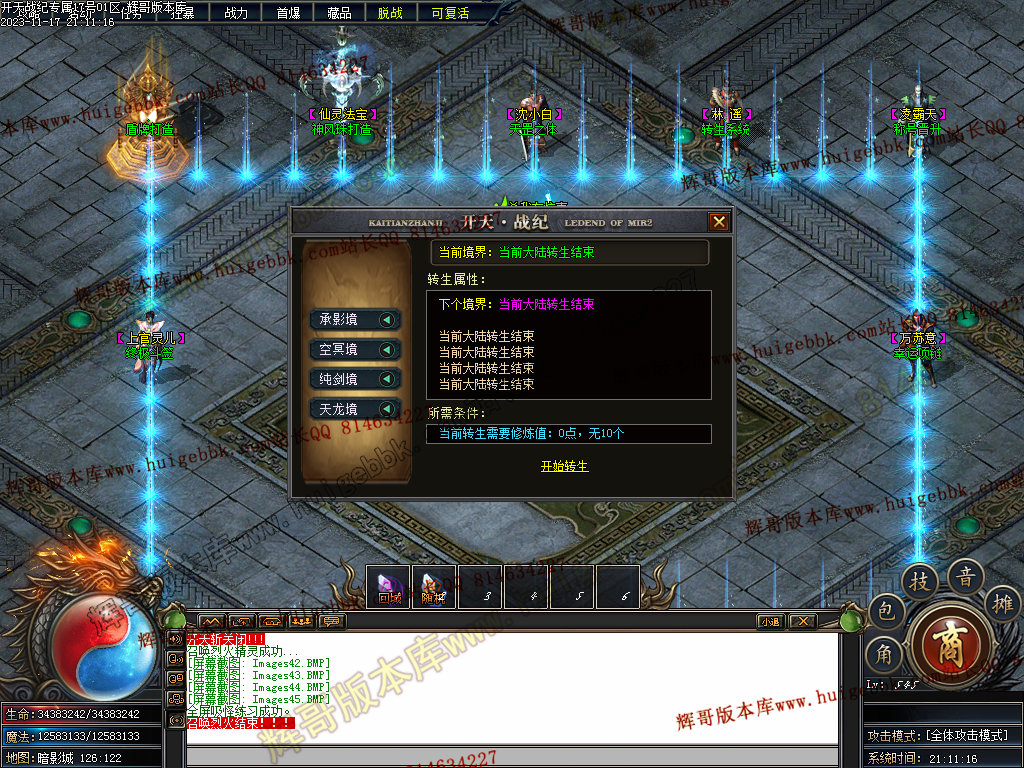Choose the 天龙境 realm option

coord(355,409)
